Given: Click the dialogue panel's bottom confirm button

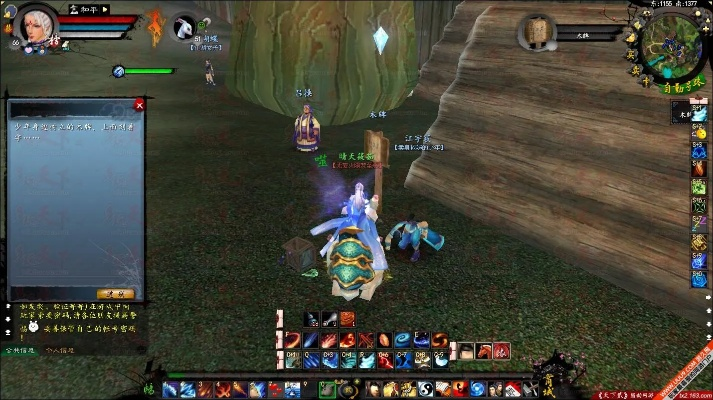Looking at the screenshot, I should point(121,293).
